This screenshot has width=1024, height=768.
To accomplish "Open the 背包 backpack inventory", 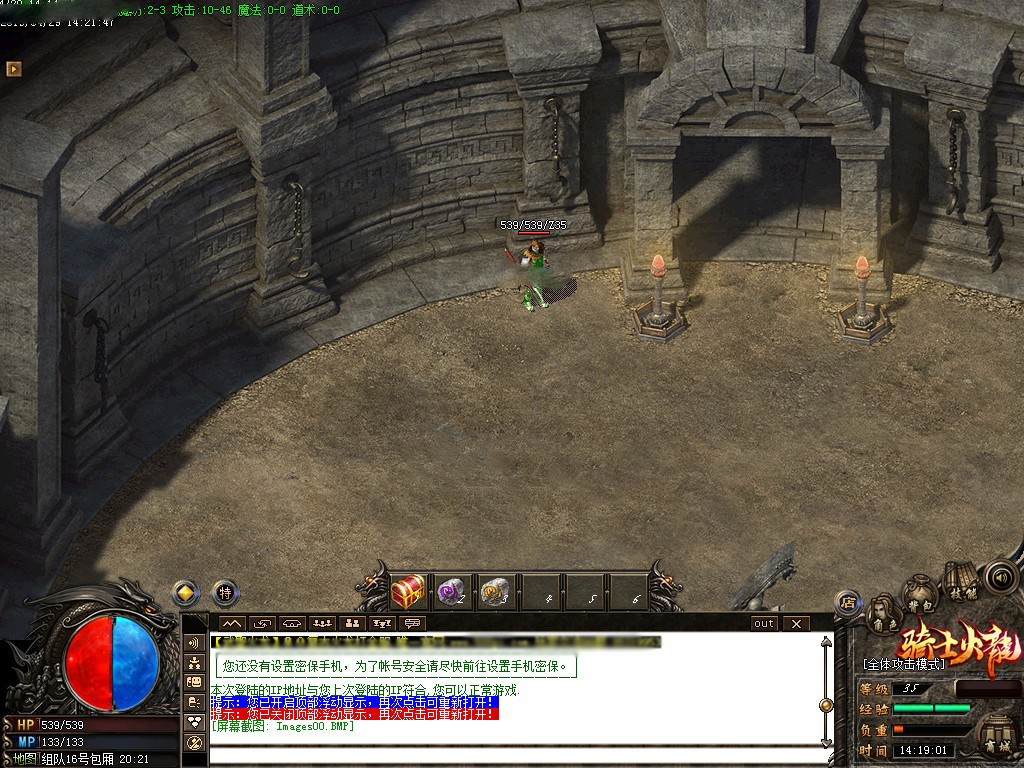I will 919,597.
